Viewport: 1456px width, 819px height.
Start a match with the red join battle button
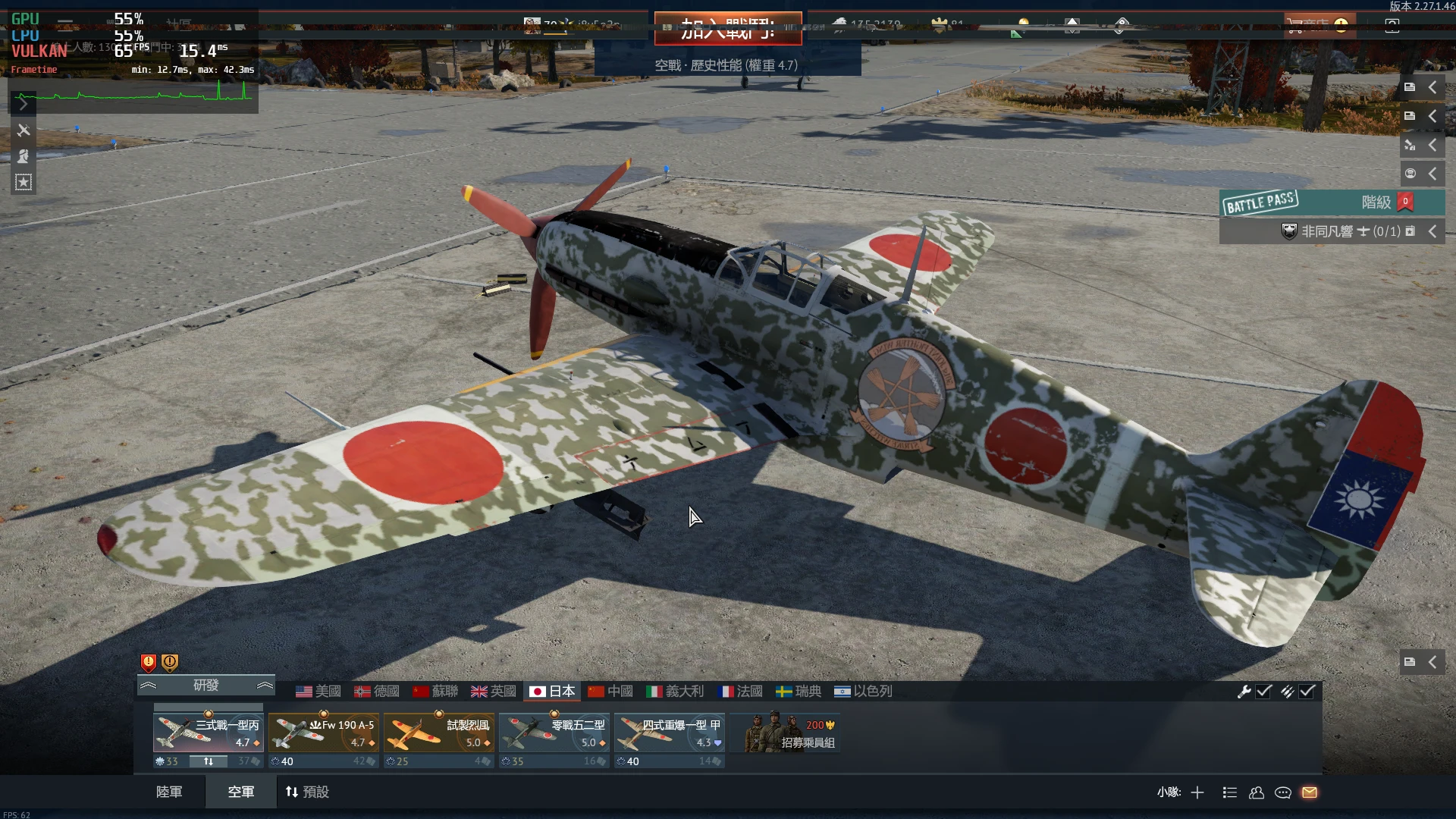(x=728, y=29)
